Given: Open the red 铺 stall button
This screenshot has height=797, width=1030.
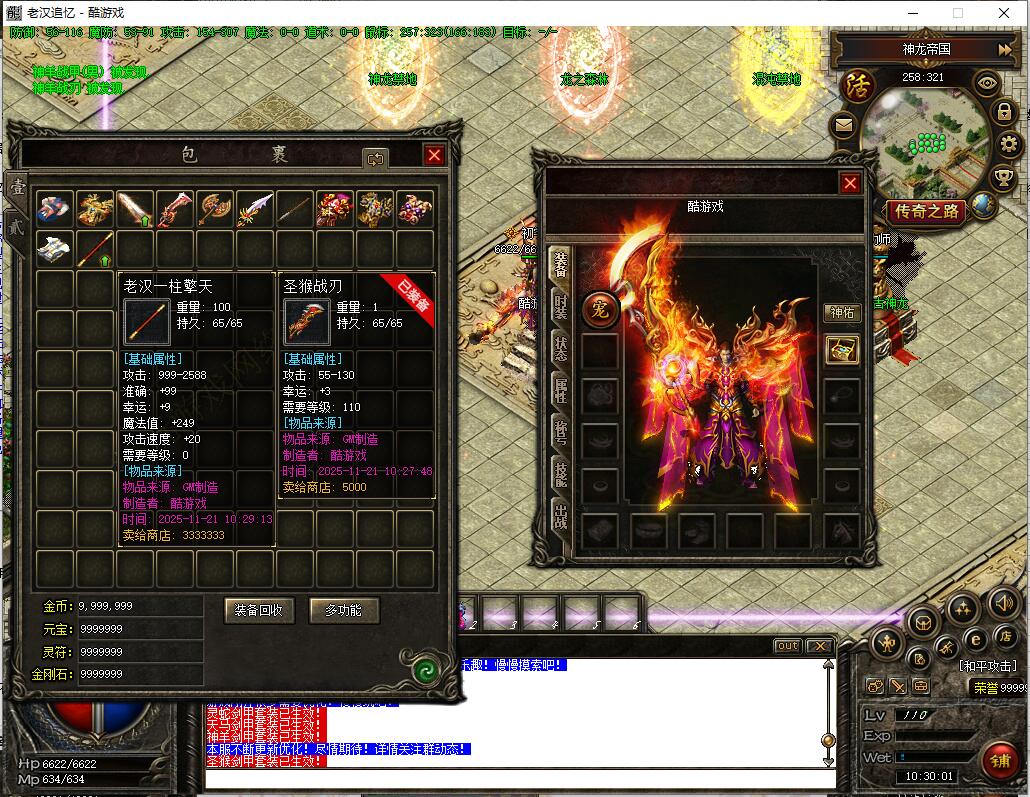Looking at the screenshot, I should click(x=999, y=761).
